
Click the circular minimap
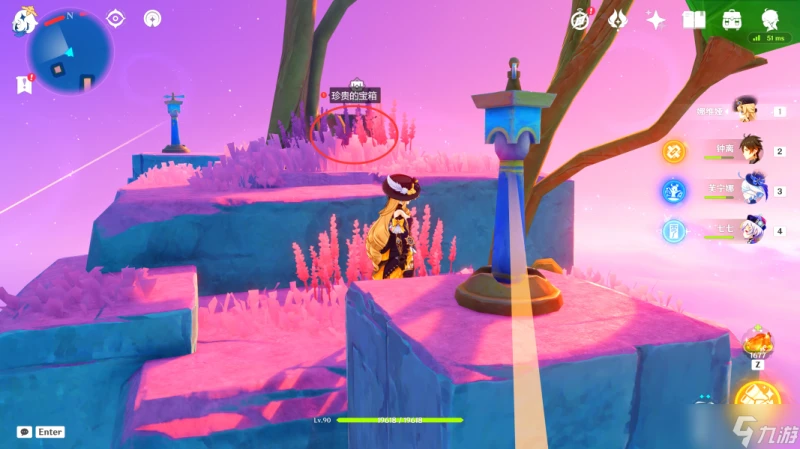click(70, 50)
